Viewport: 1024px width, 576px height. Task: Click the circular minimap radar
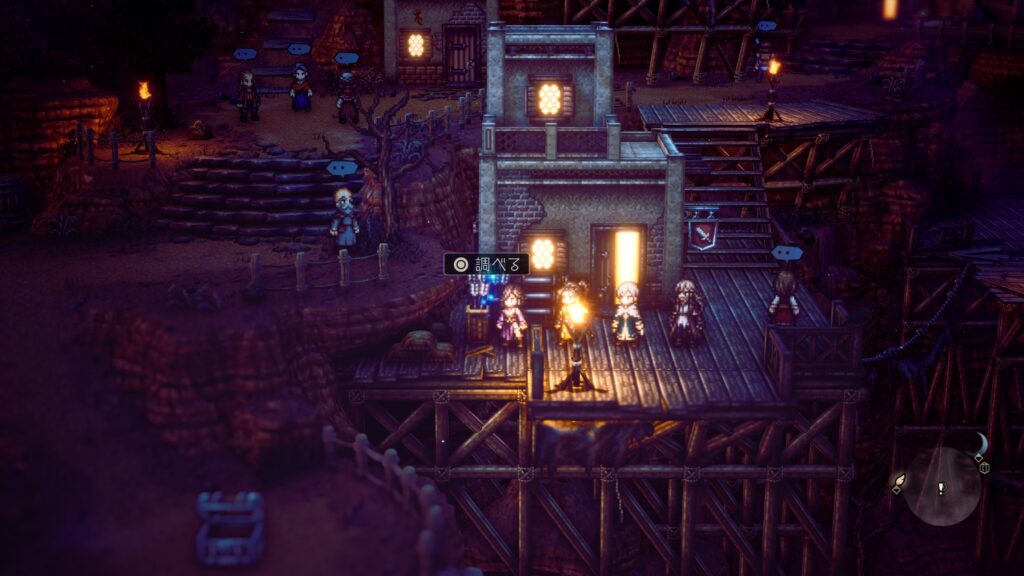click(942, 487)
